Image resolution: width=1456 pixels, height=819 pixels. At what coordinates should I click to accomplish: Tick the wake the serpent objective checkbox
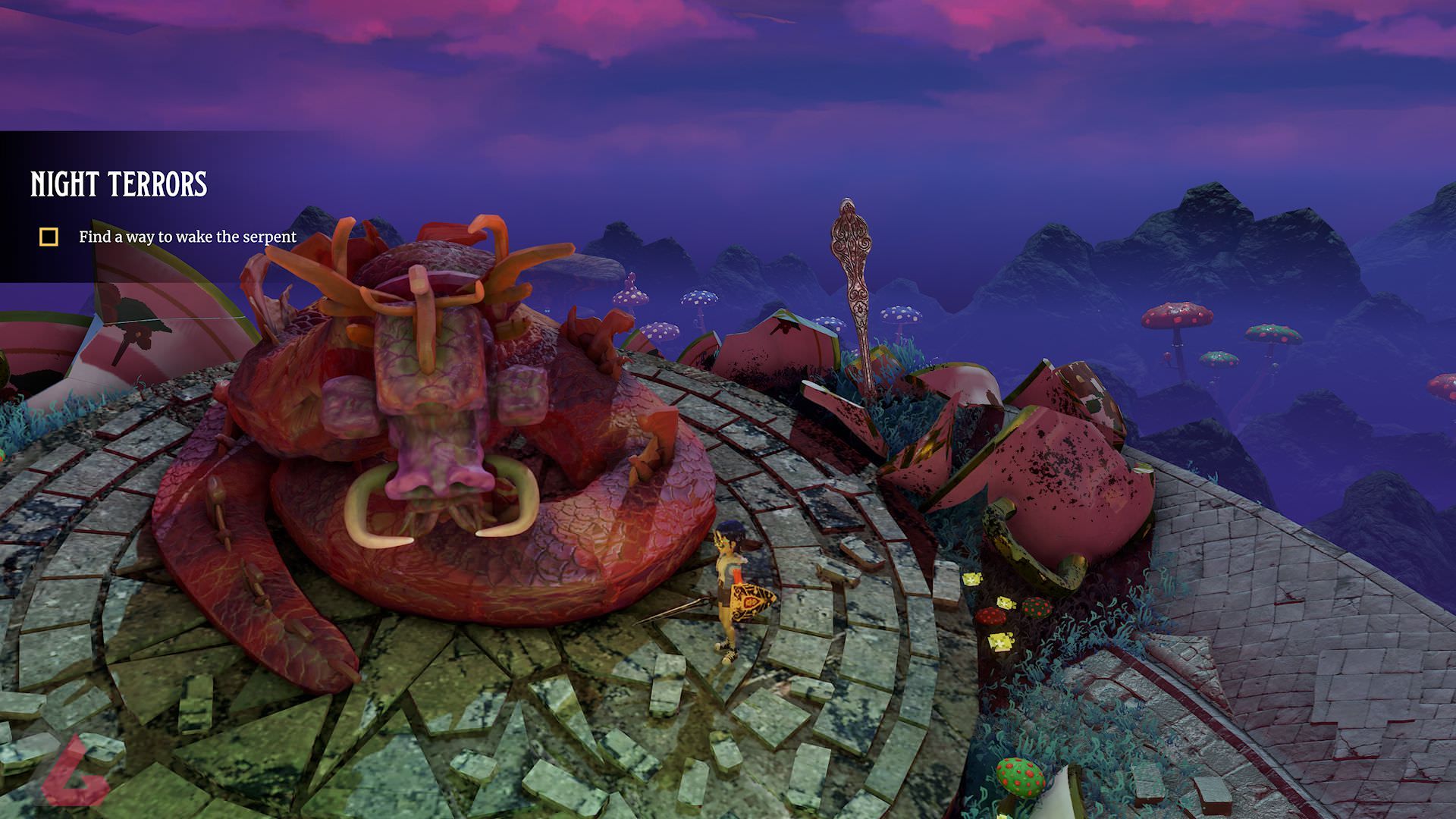point(49,237)
